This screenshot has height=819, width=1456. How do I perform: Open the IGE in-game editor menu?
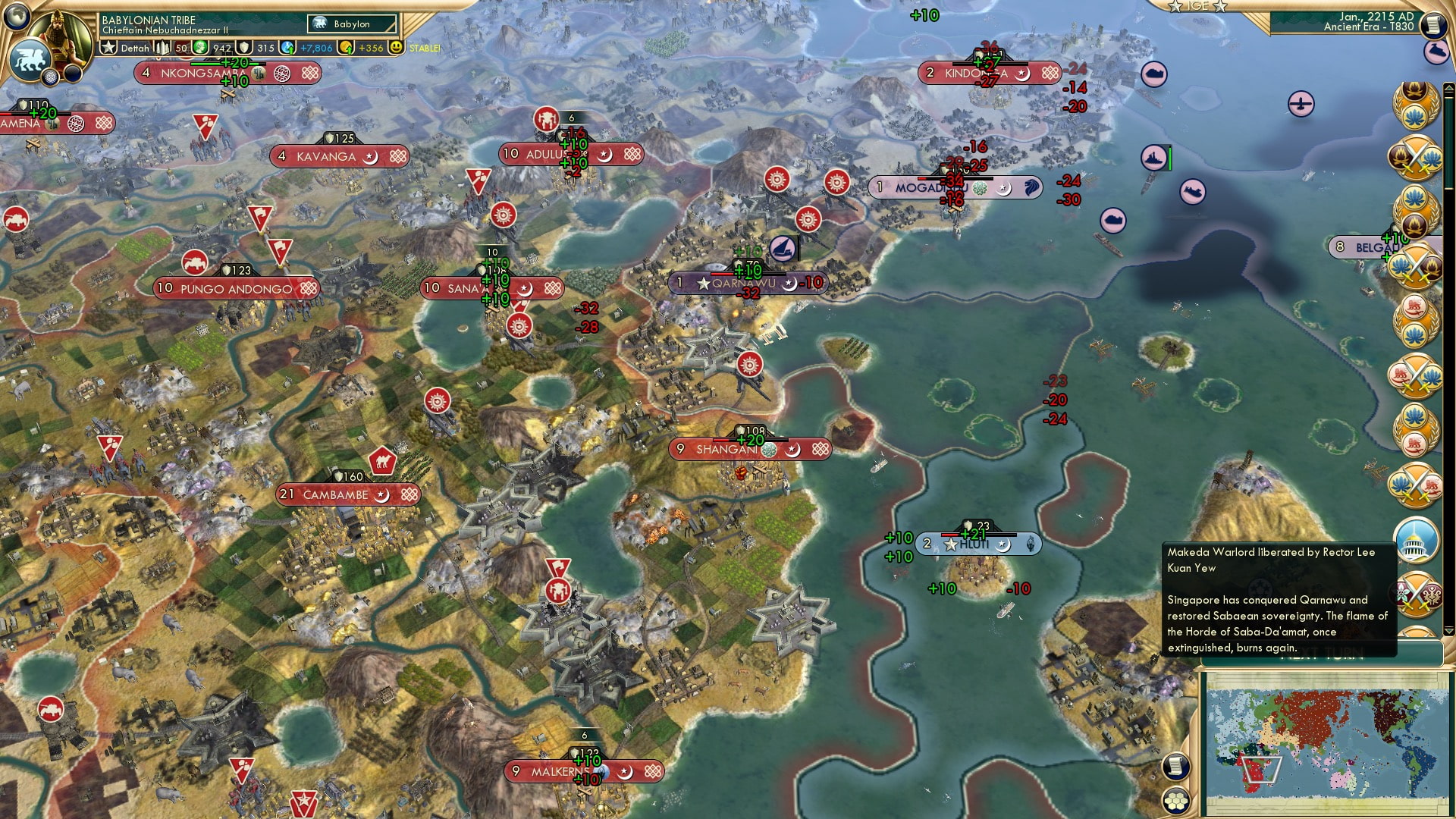pos(1198,7)
